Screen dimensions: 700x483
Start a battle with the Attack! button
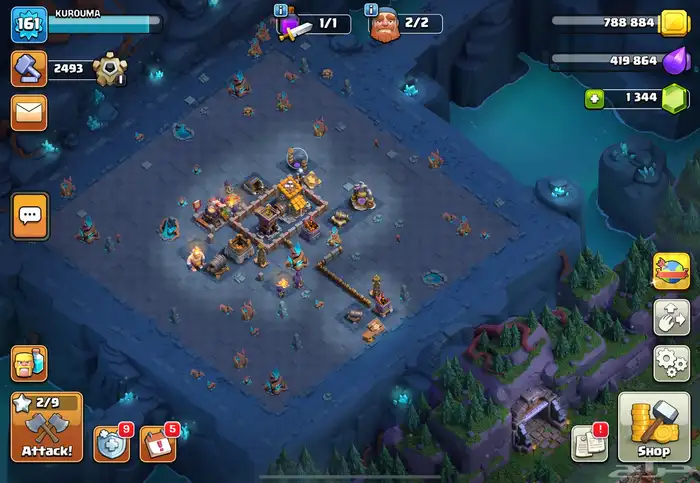pyautogui.click(x=47, y=427)
